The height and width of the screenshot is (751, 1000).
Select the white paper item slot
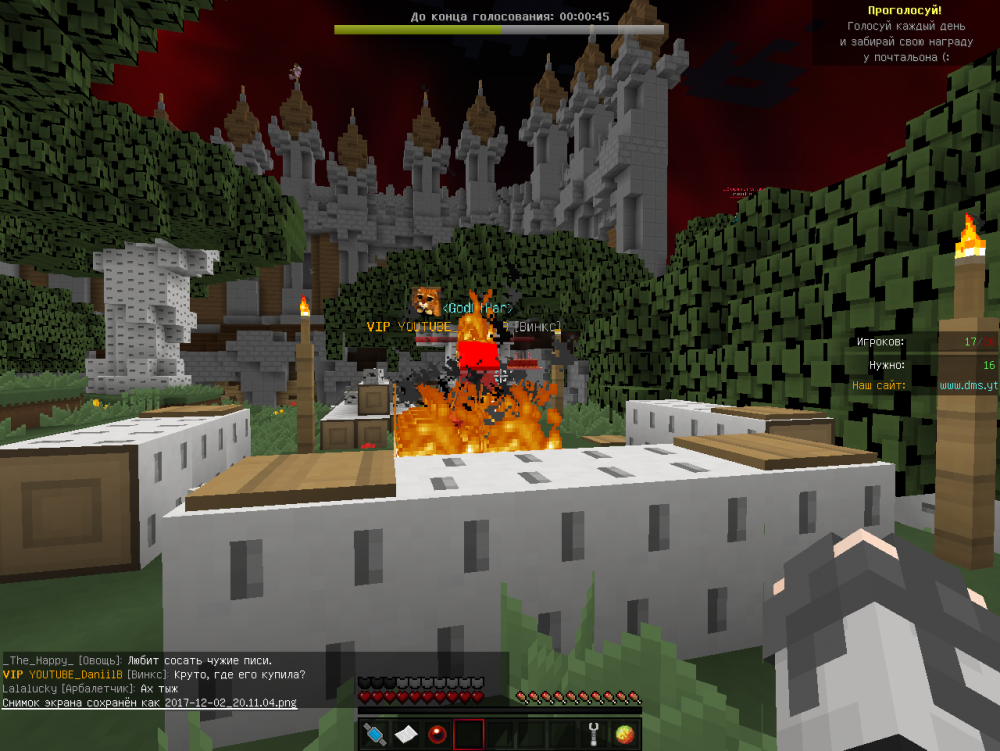click(405, 735)
